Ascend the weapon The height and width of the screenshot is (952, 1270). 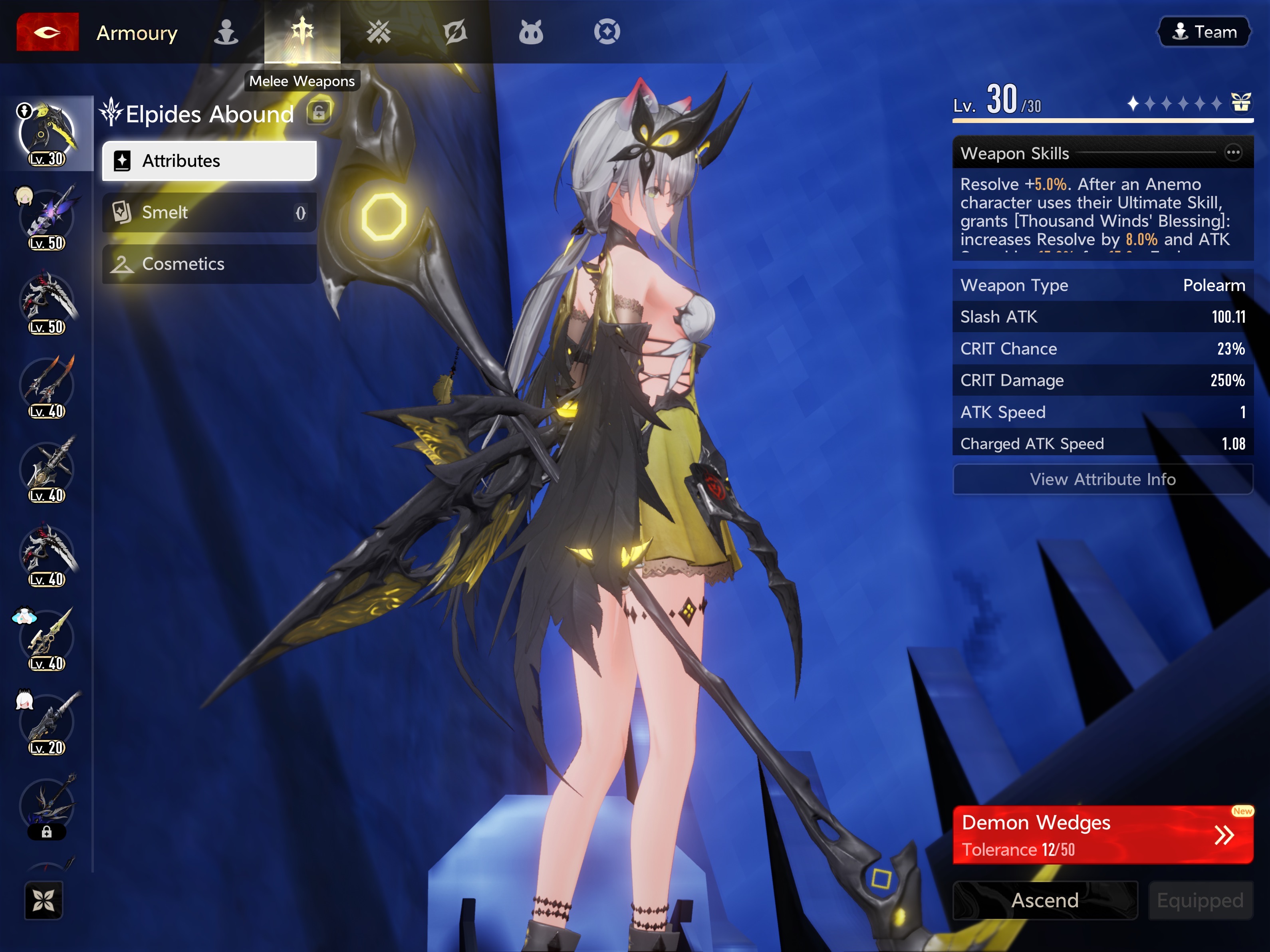(x=1045, y=900)
